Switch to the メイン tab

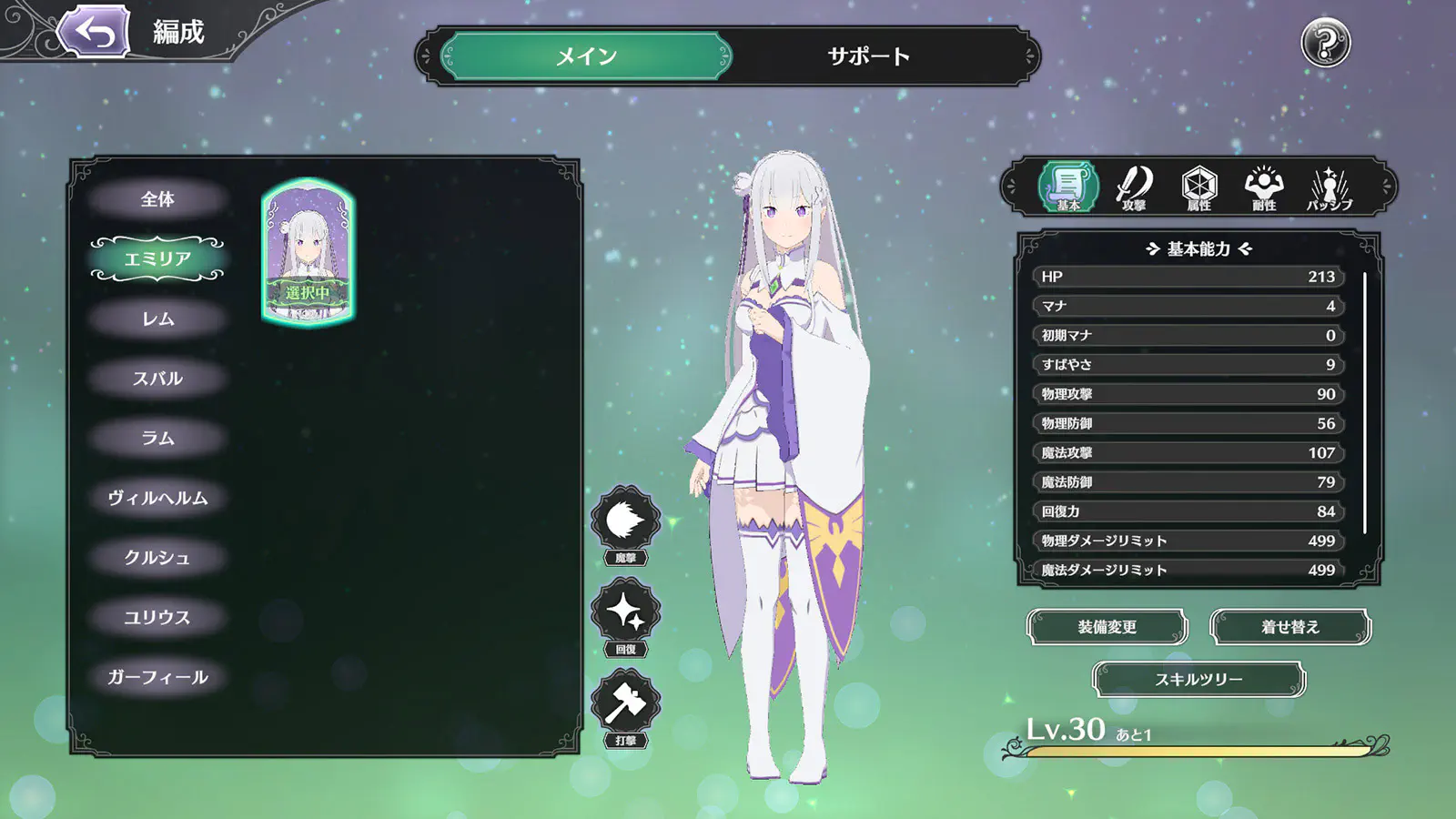(x=582, y=56)
